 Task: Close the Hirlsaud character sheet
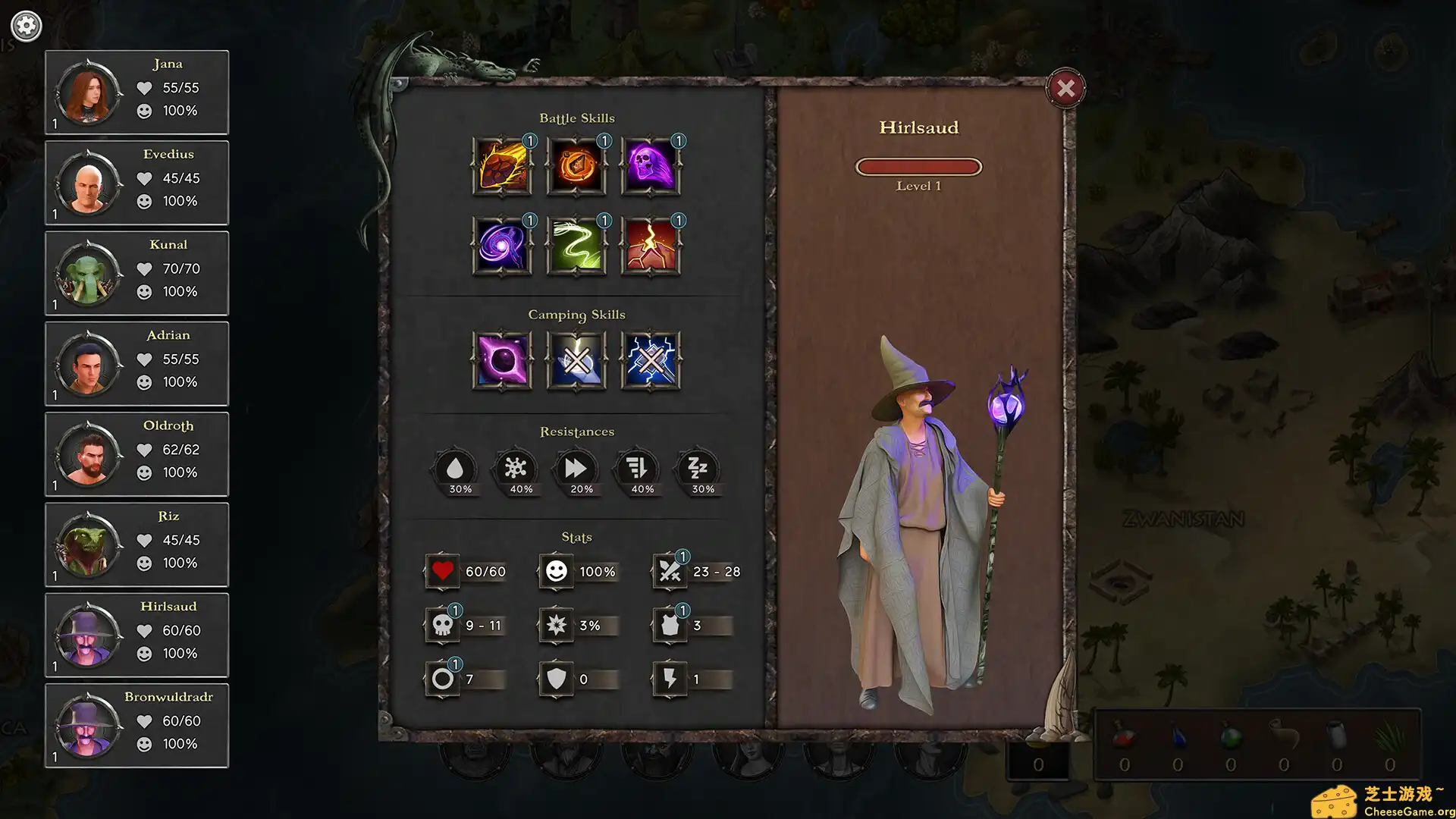click(x=1065, y=89)
